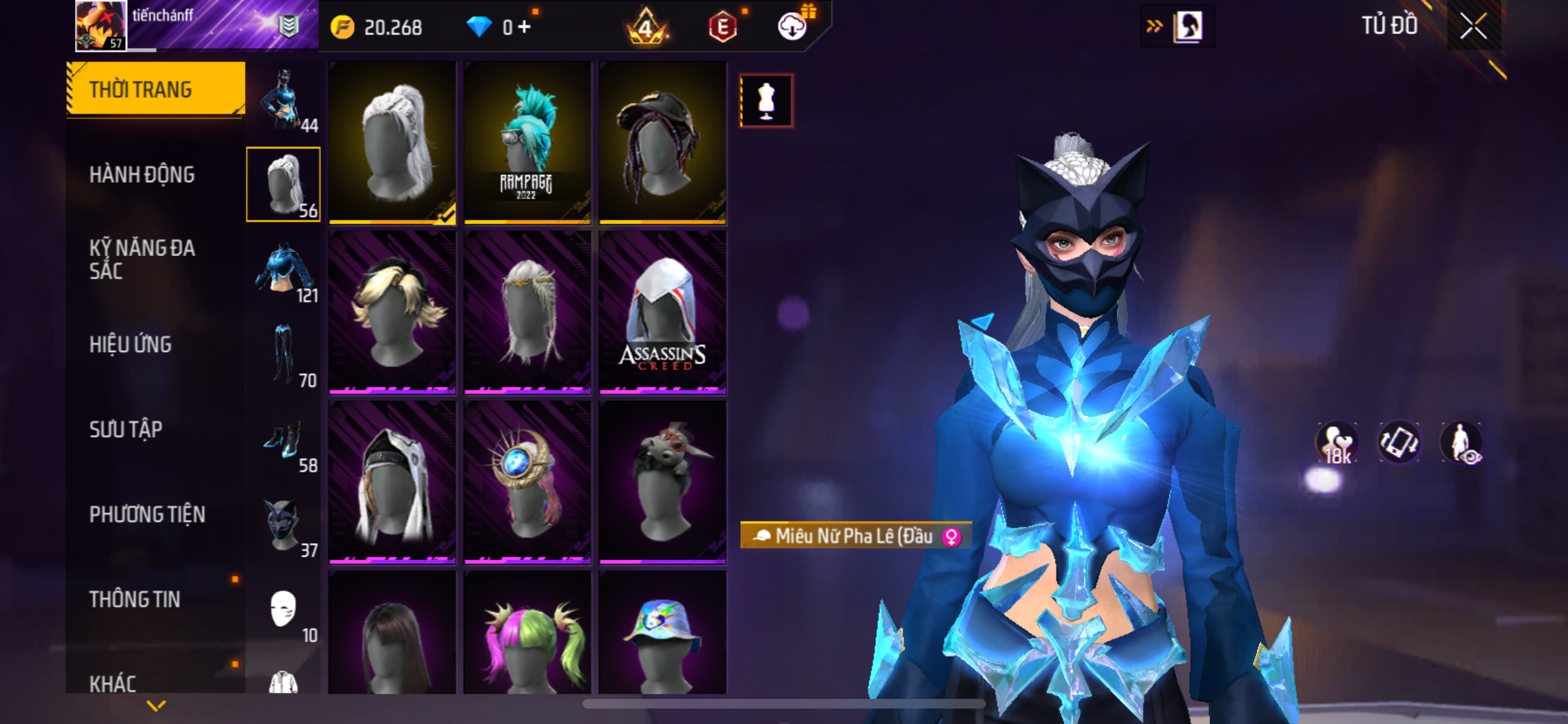
Task: Open the mask subcategory with 37 items
Action: click(x=284, y=525)
